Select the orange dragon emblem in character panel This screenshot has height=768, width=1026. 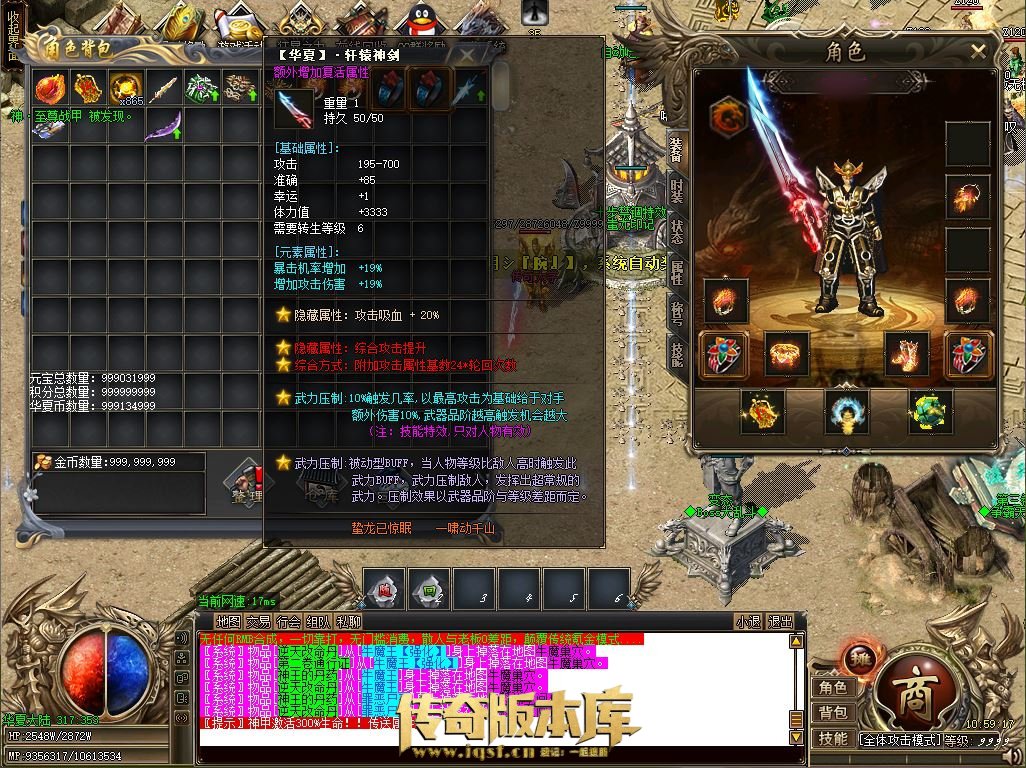click(728, 116)
